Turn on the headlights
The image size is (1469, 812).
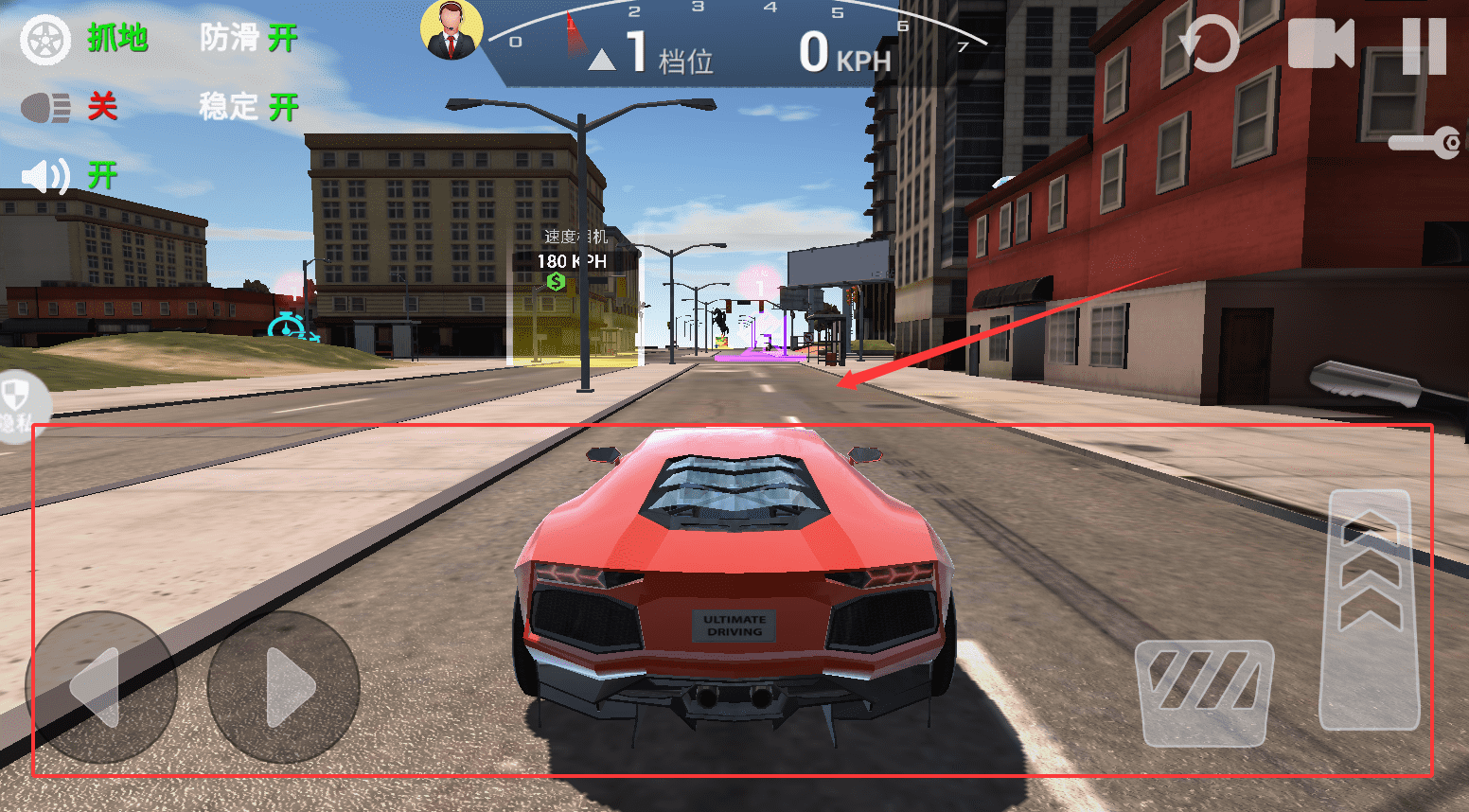(x=45, y=108)
